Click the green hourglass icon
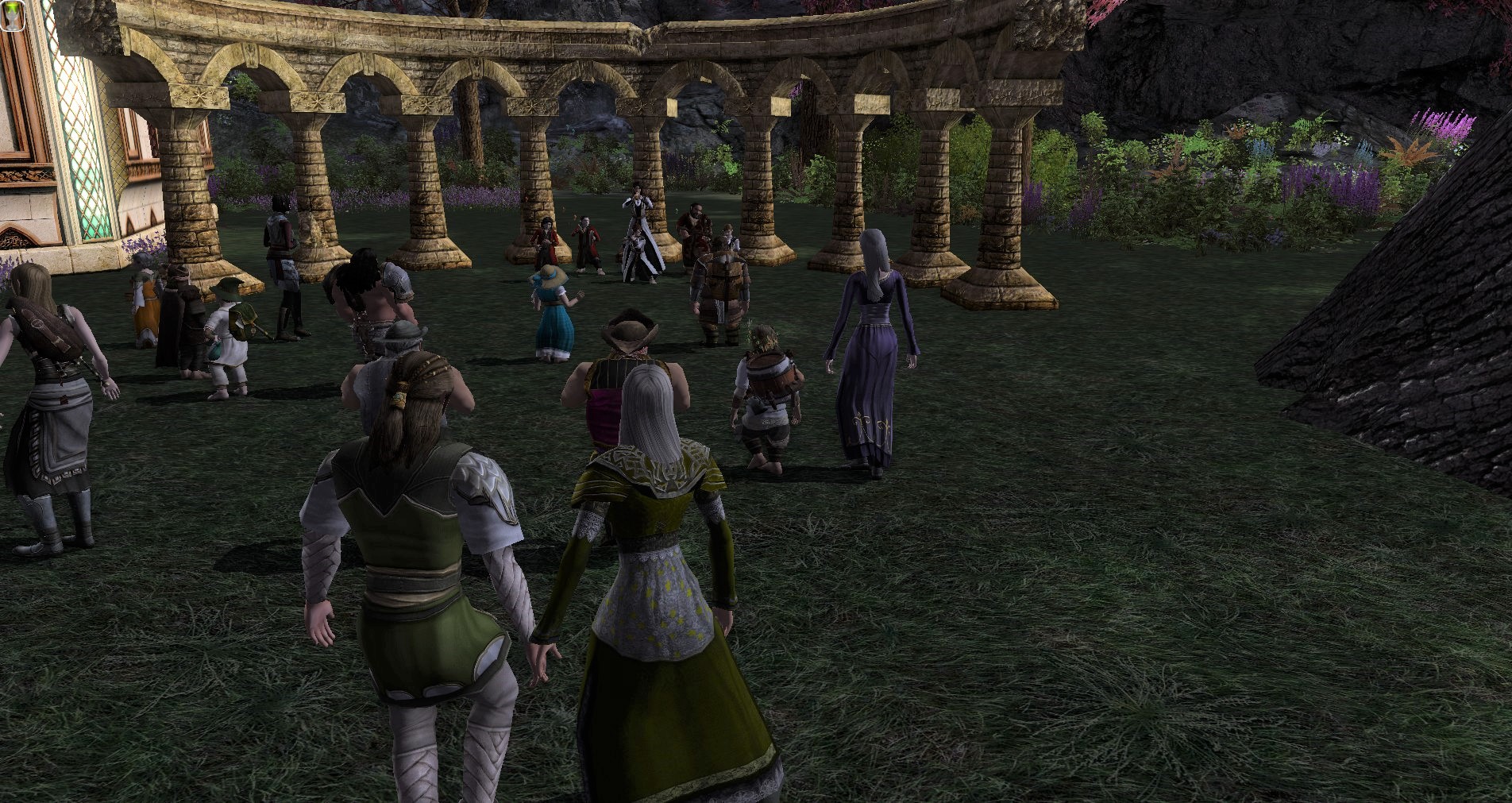1512x803 pixels. pos(11,15)
